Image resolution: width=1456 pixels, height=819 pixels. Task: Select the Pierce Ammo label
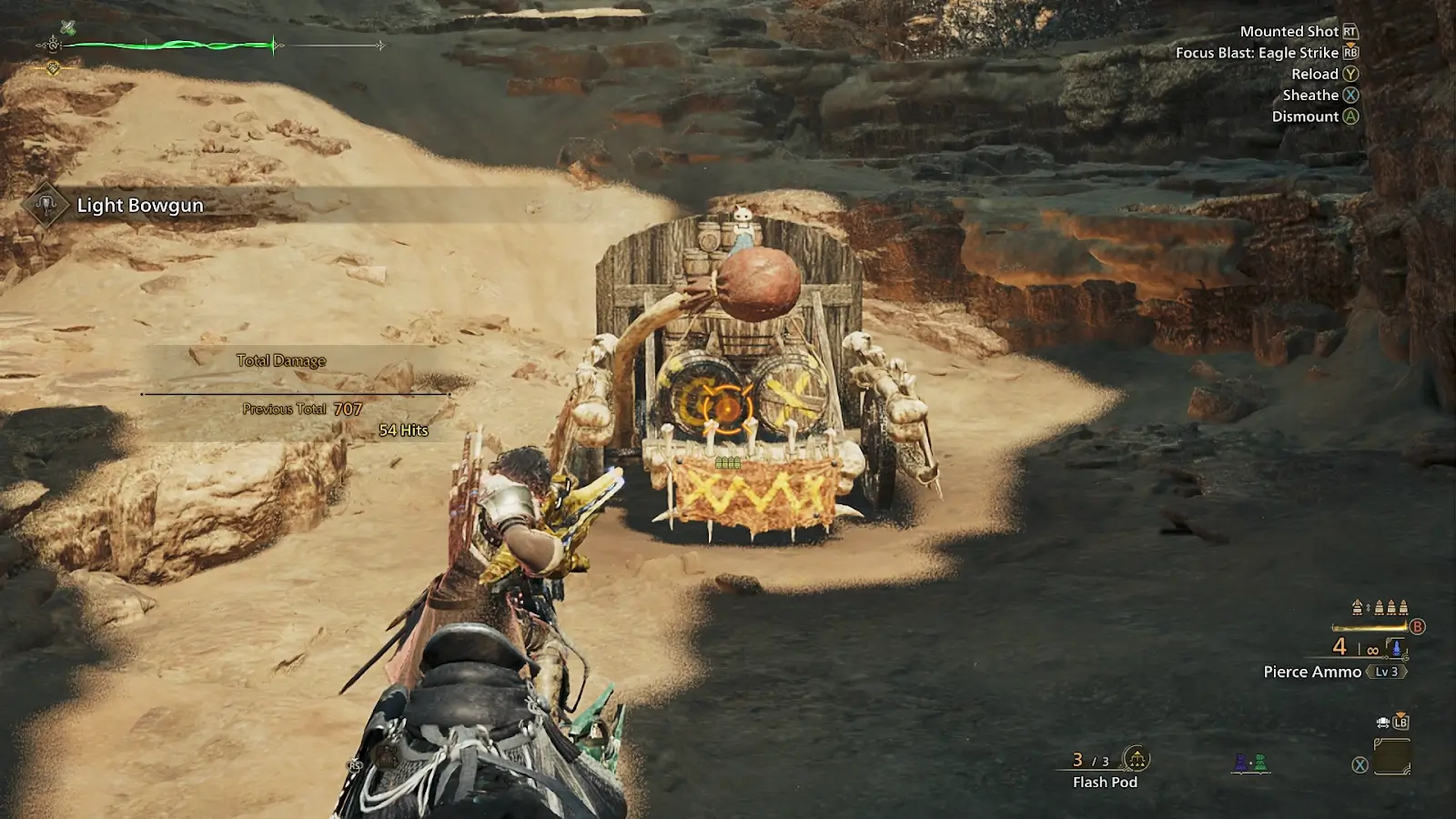point(1312,672)
